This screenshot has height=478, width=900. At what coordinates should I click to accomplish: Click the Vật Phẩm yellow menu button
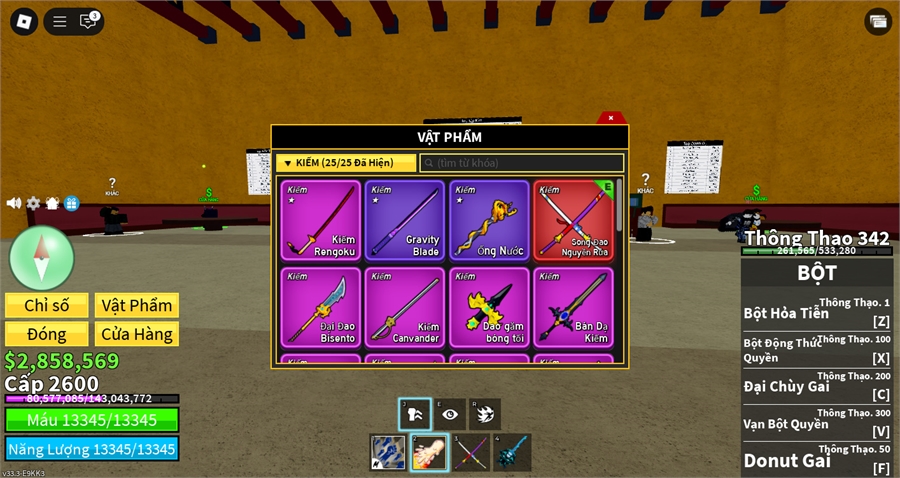click(136, 305)
